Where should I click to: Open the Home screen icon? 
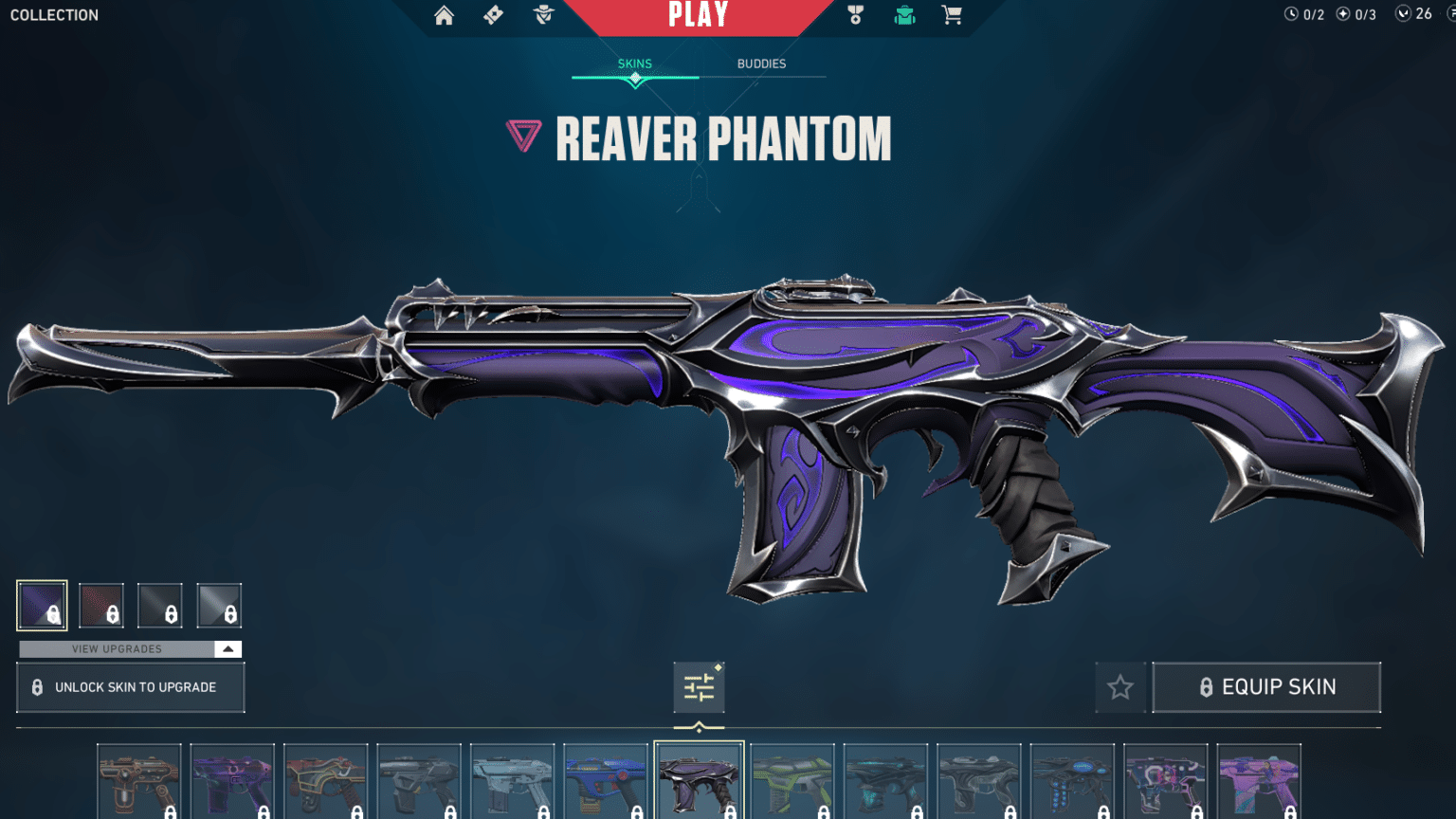tap(444, 15)
